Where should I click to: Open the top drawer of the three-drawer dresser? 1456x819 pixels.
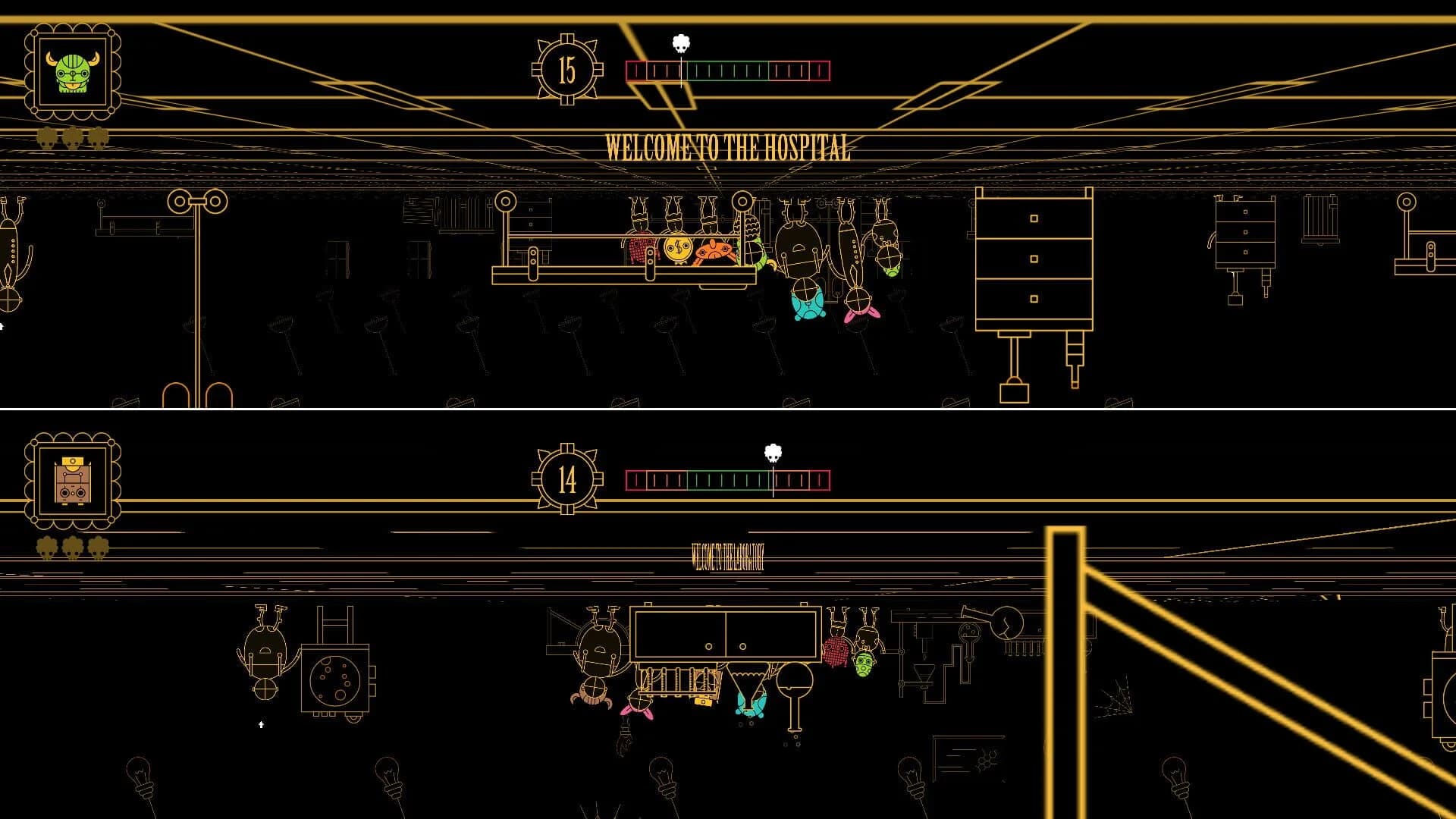tap(1034, 218)
